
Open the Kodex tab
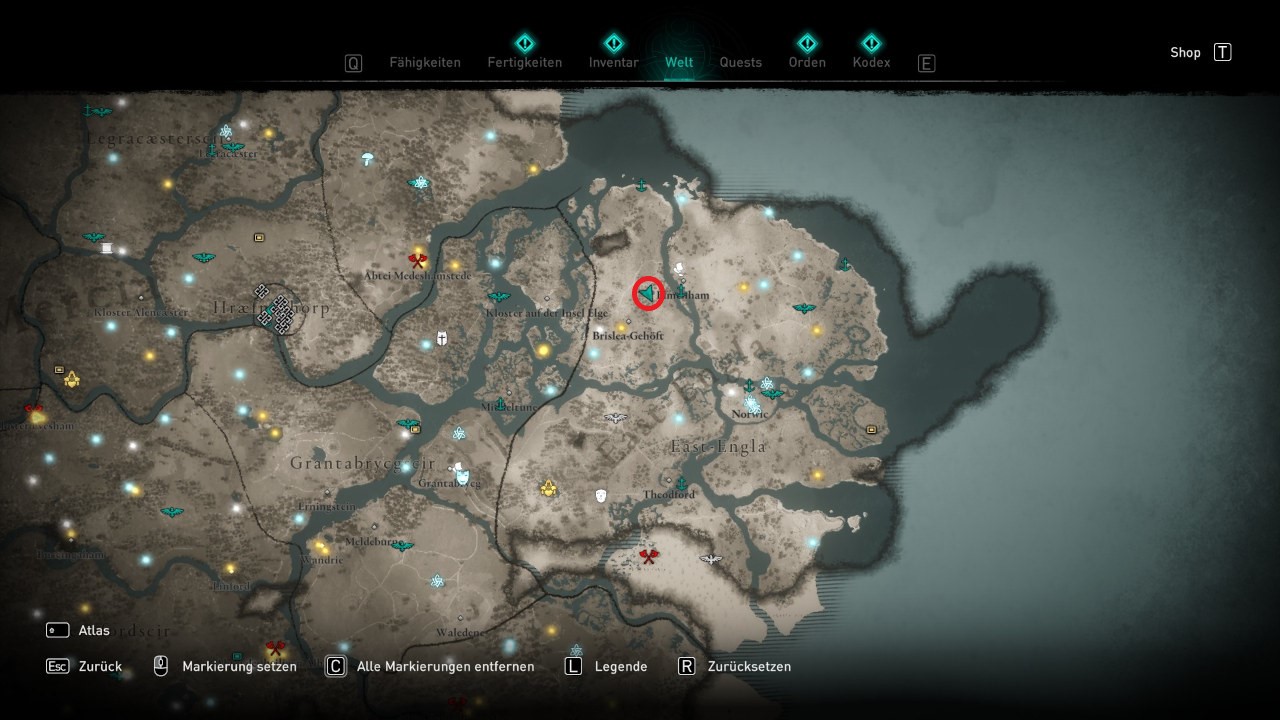[871, 62]
